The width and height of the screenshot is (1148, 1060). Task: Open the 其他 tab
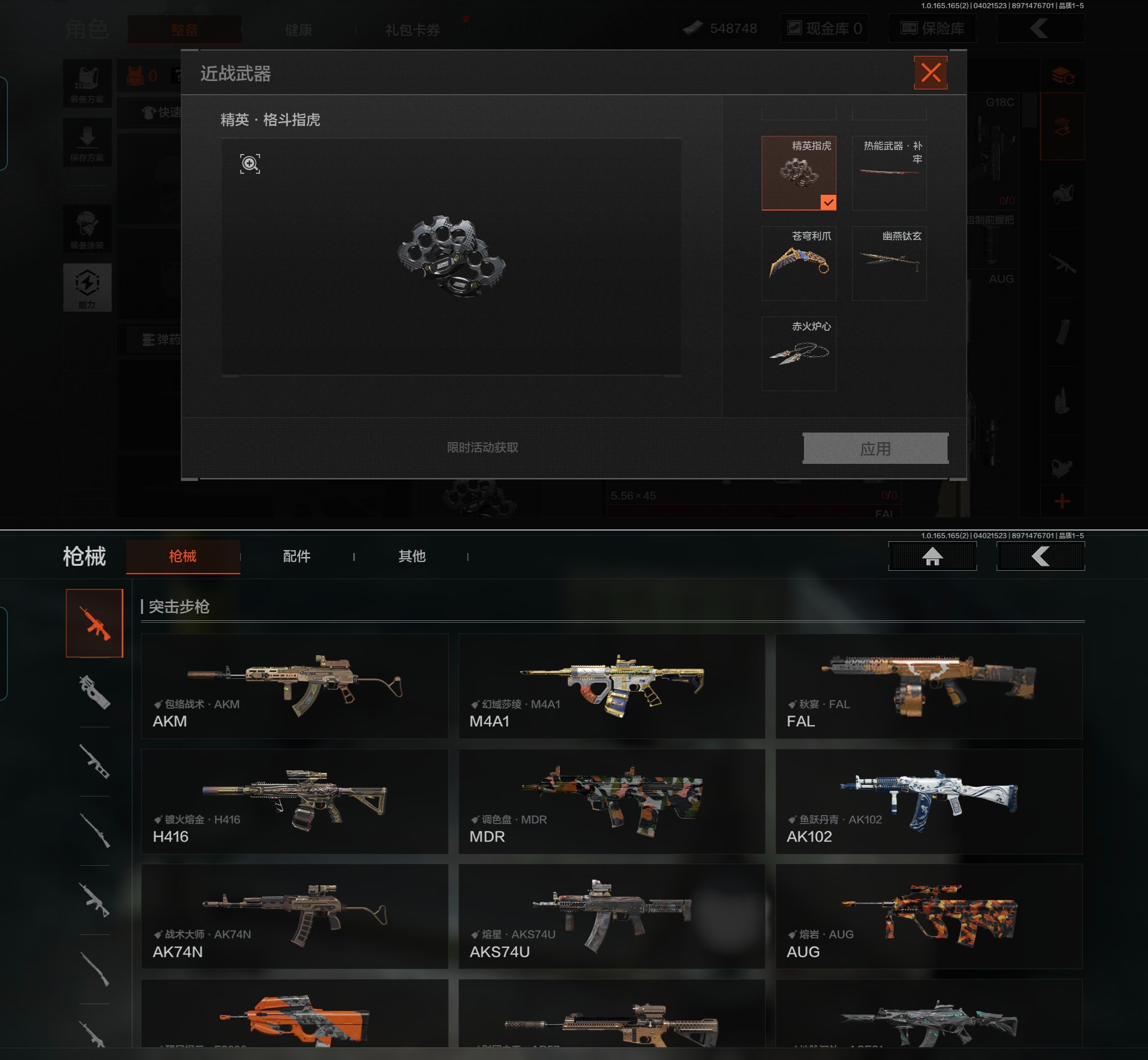coord(412,556)
